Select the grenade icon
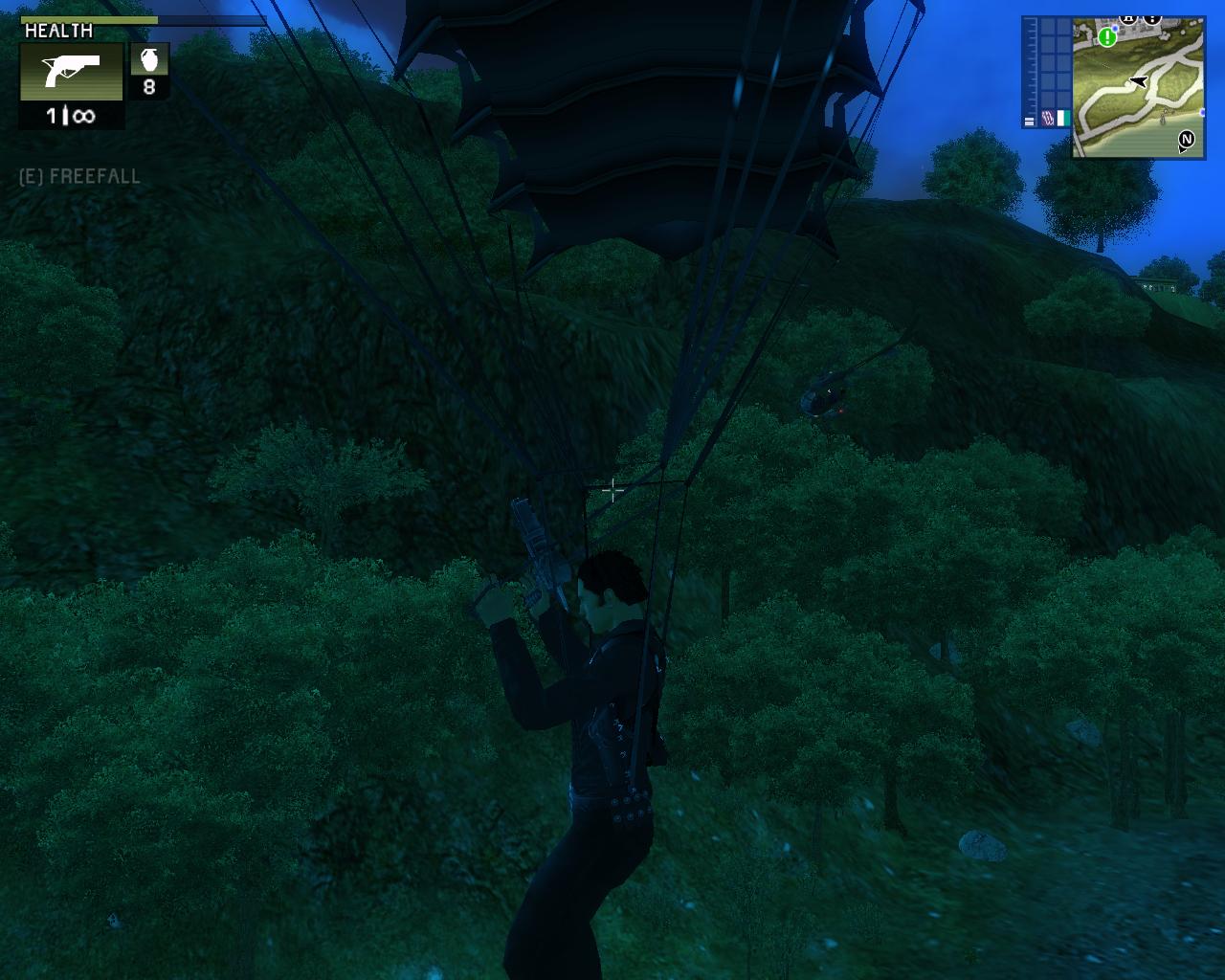Screen dimensions: 1225x980 [149, 60]
